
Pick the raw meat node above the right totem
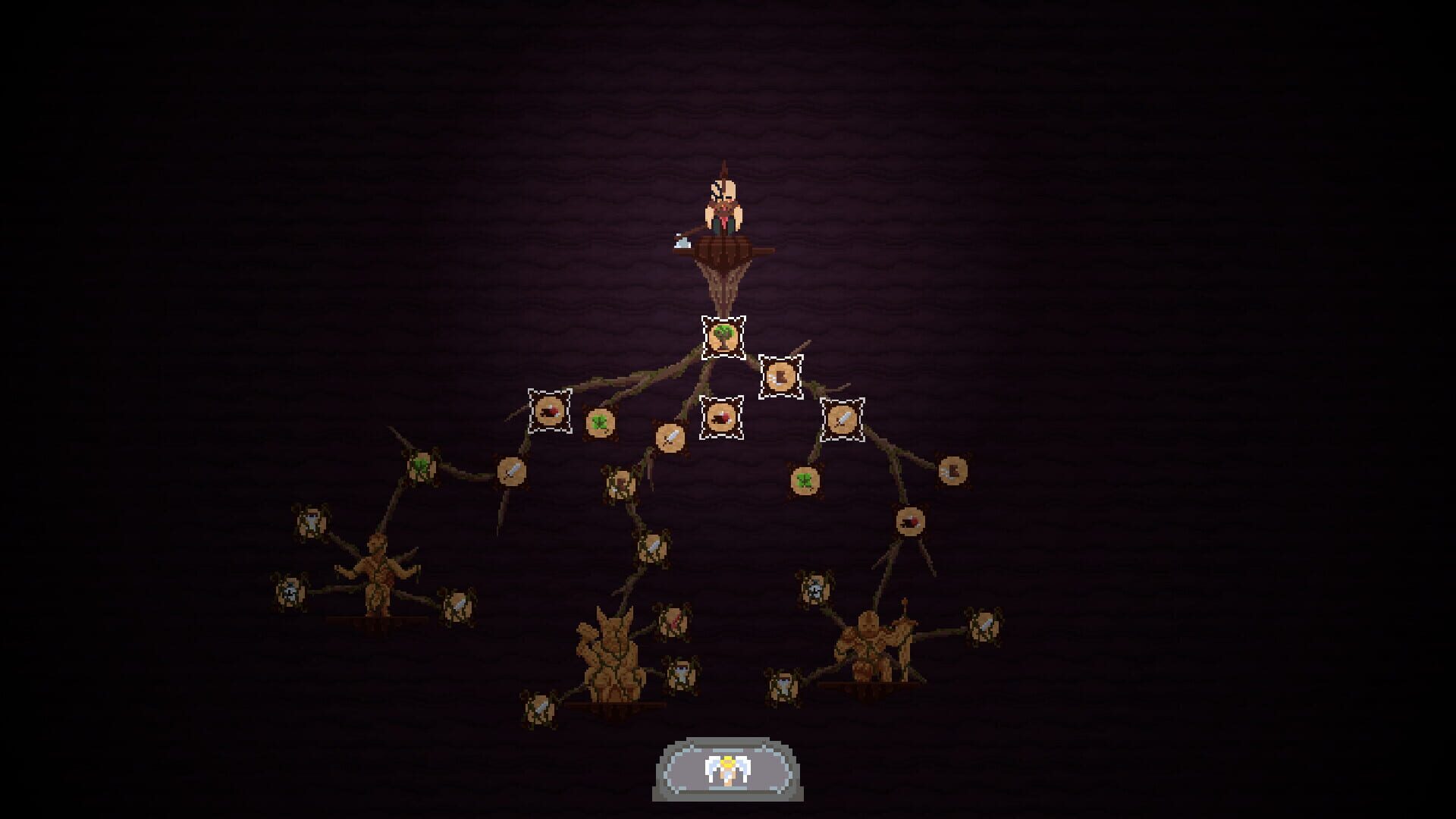click(908, 521)
